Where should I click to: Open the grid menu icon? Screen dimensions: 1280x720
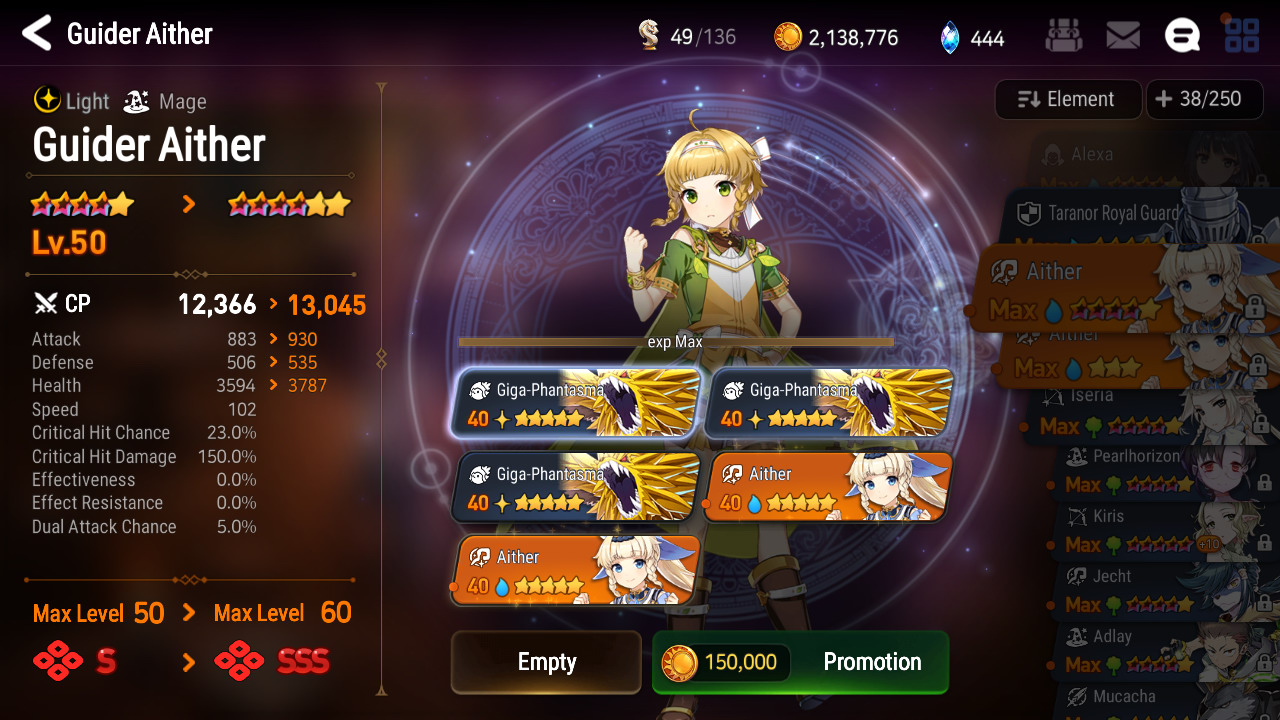pyautogui.click(x=1242, y=37)
